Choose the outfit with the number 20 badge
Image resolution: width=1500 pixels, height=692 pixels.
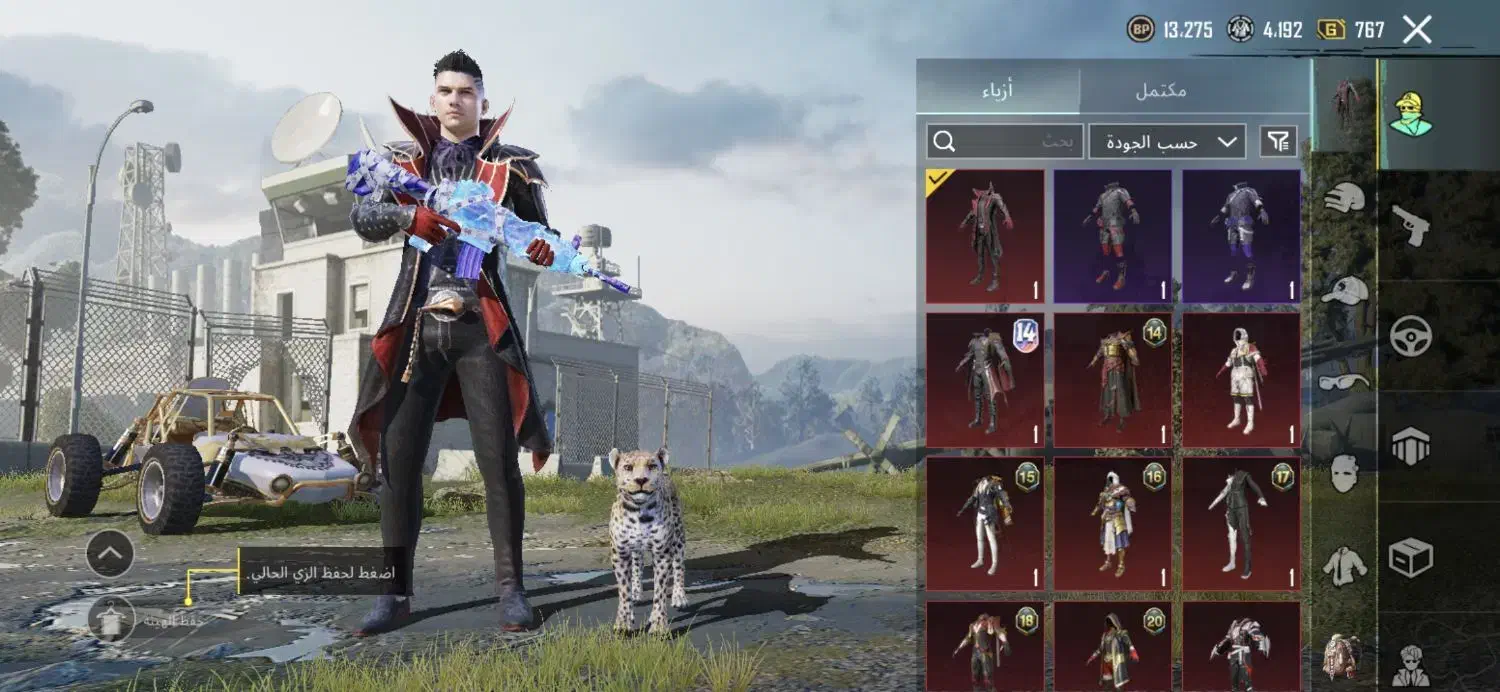click(1113, 647)
